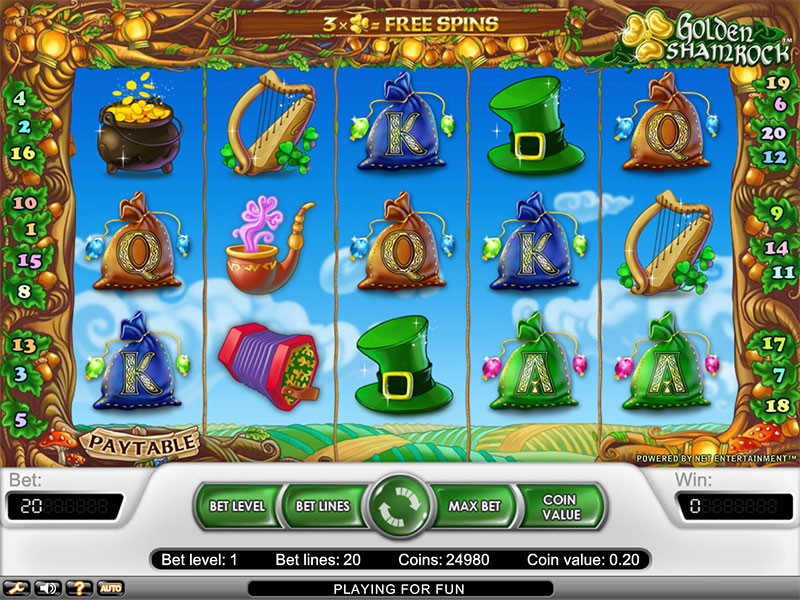This screenshot has width=800, height=600.
Task: Activate bet line number 15
Action: coord(29,261)
